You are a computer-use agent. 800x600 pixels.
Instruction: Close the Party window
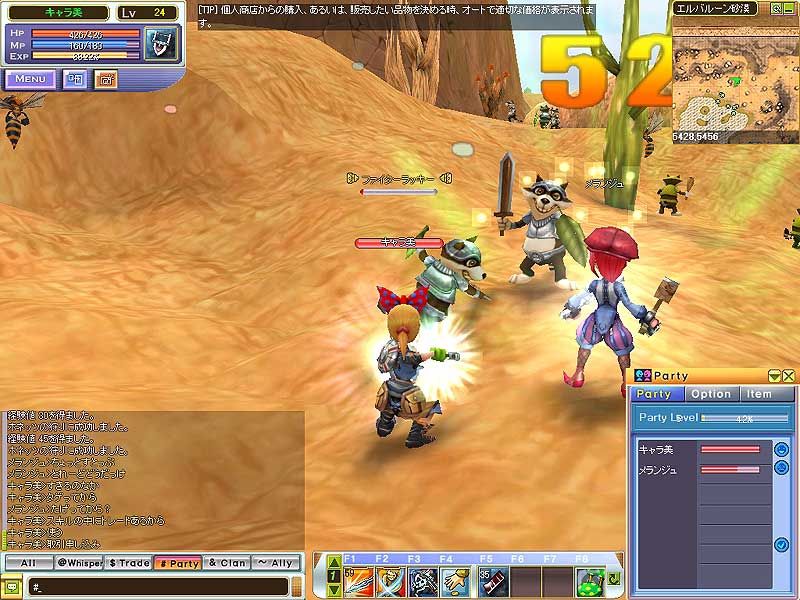tap(789, 376)
